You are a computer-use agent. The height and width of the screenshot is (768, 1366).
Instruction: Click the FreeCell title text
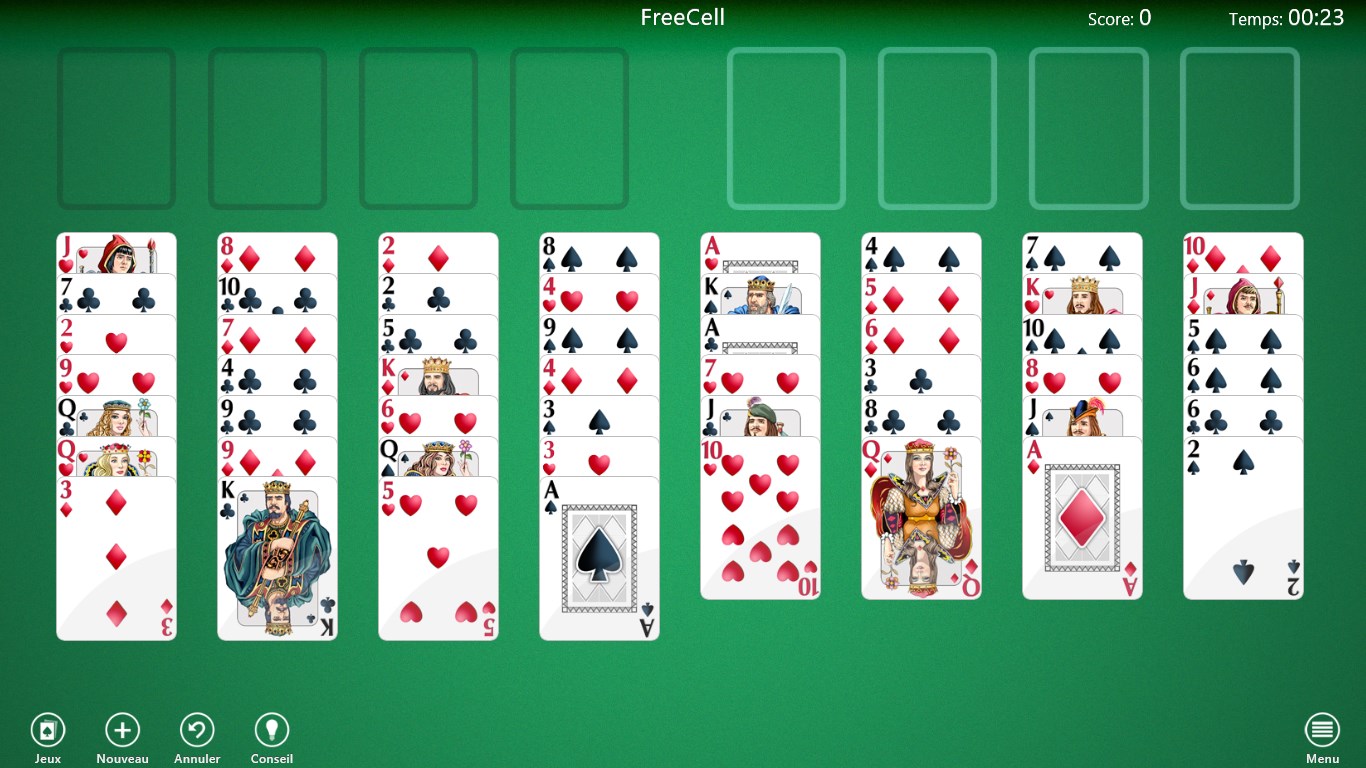[x=682, y=17]
